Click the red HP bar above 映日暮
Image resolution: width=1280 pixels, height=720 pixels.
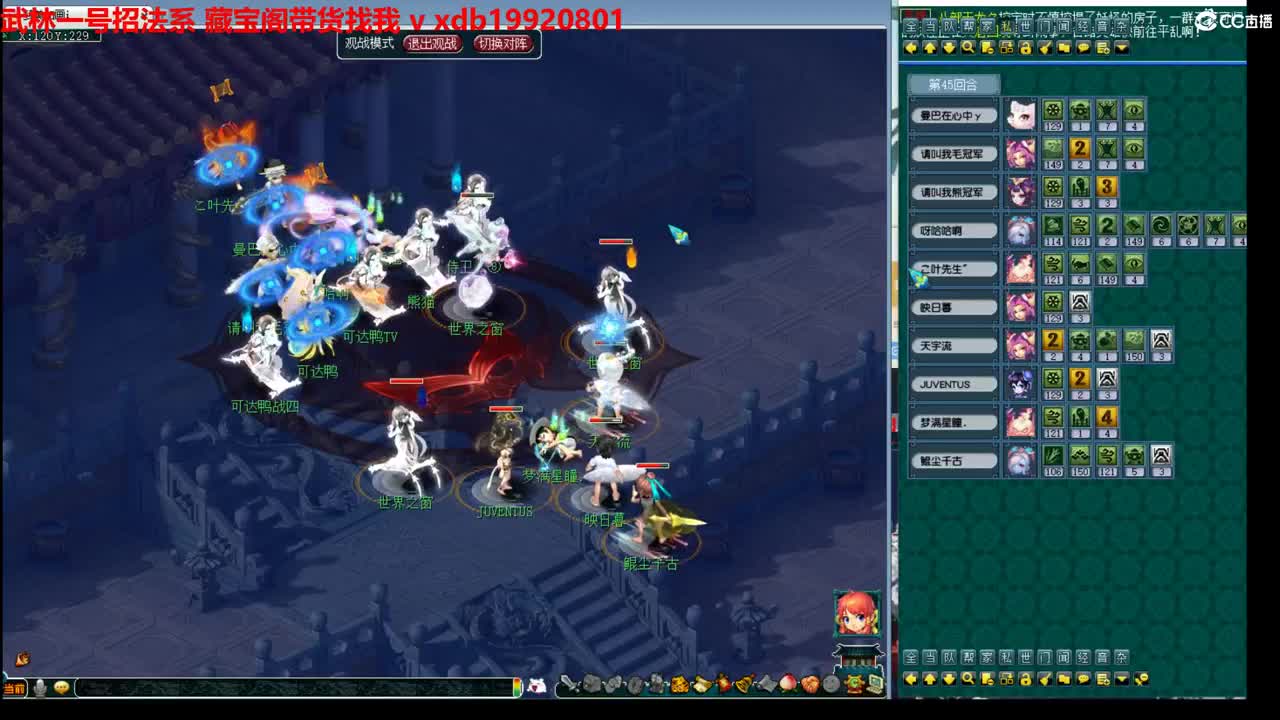pos(652,465)
